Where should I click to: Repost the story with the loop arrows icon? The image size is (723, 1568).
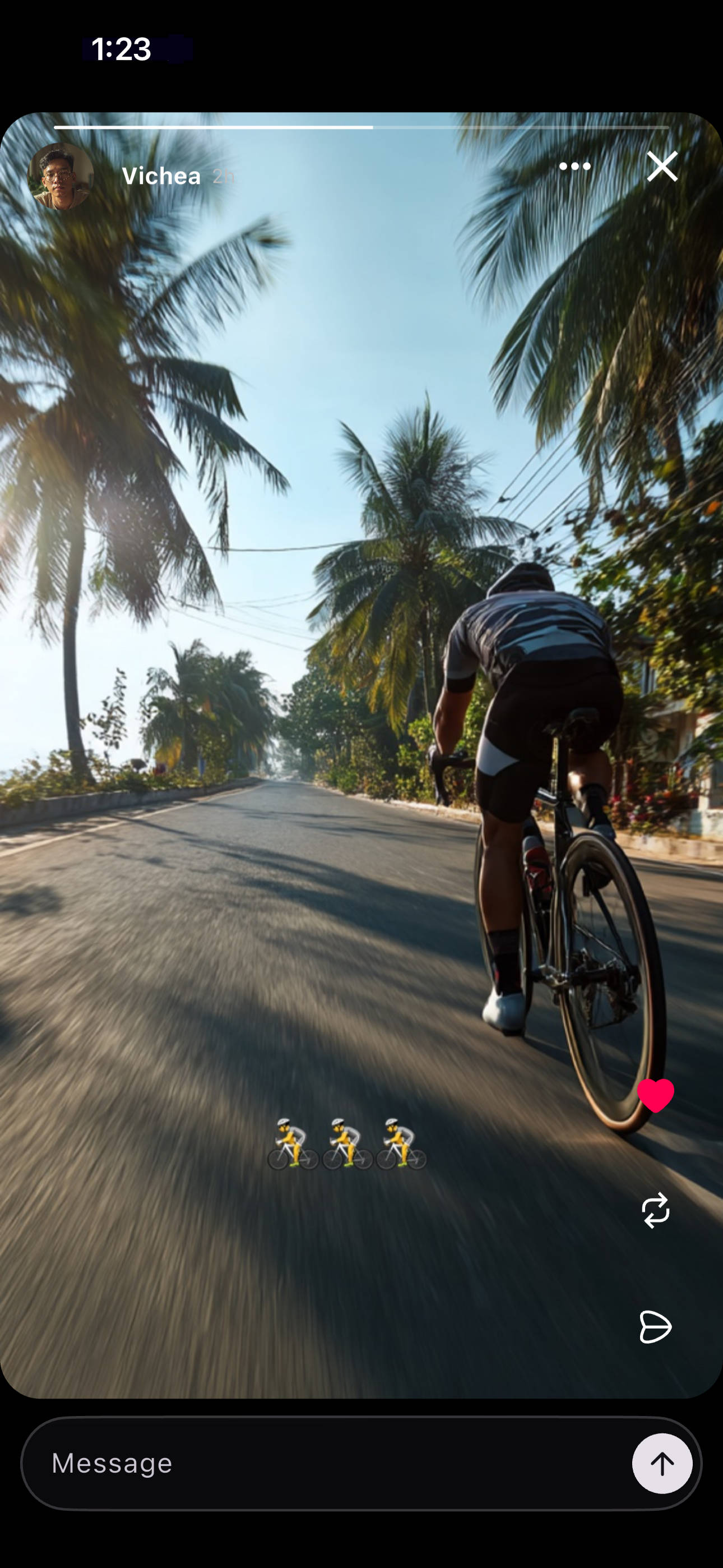click(x=655, y=1210)
